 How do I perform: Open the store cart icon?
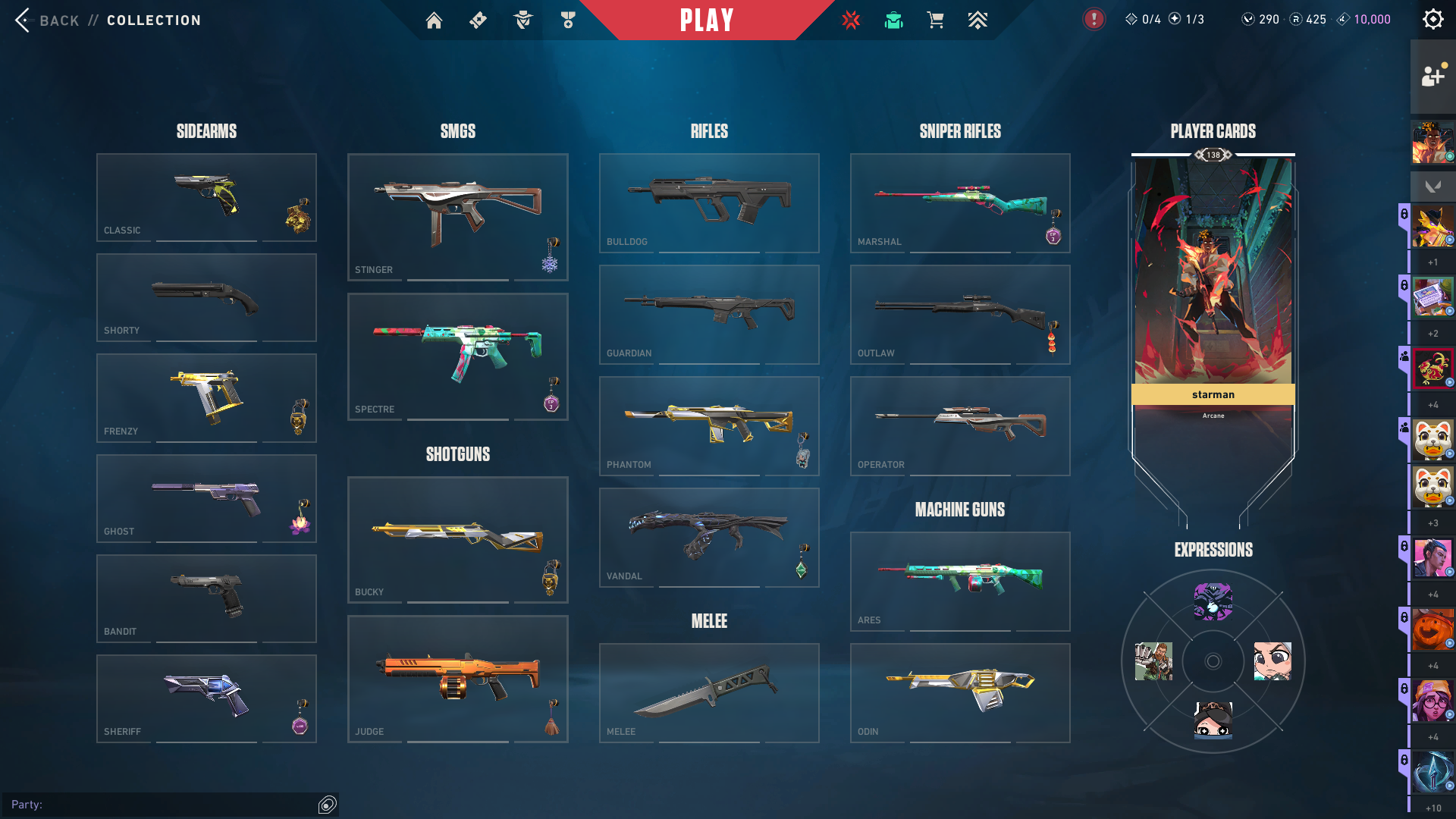pos(935,20)
